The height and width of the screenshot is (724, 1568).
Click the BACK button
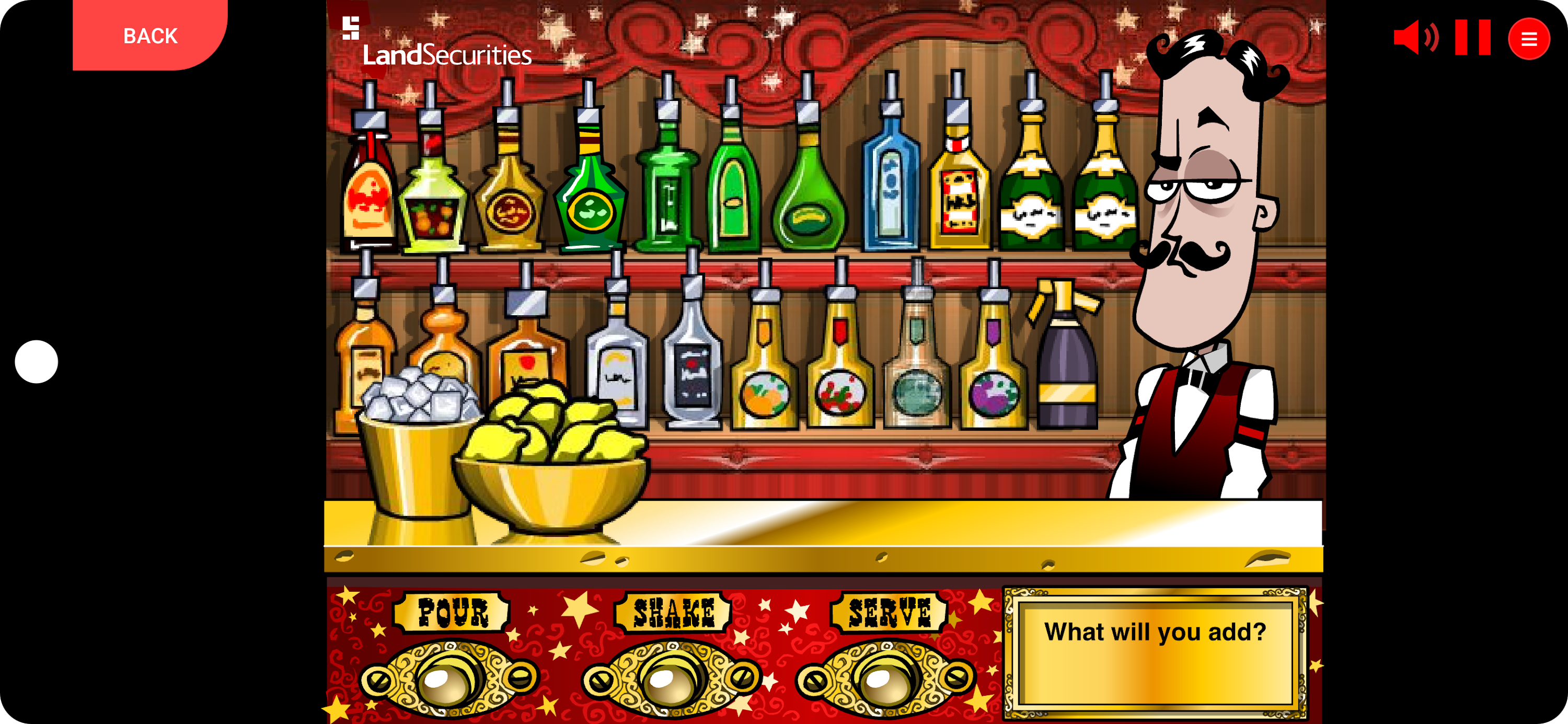pyautogui.click(x=149, y=36)
